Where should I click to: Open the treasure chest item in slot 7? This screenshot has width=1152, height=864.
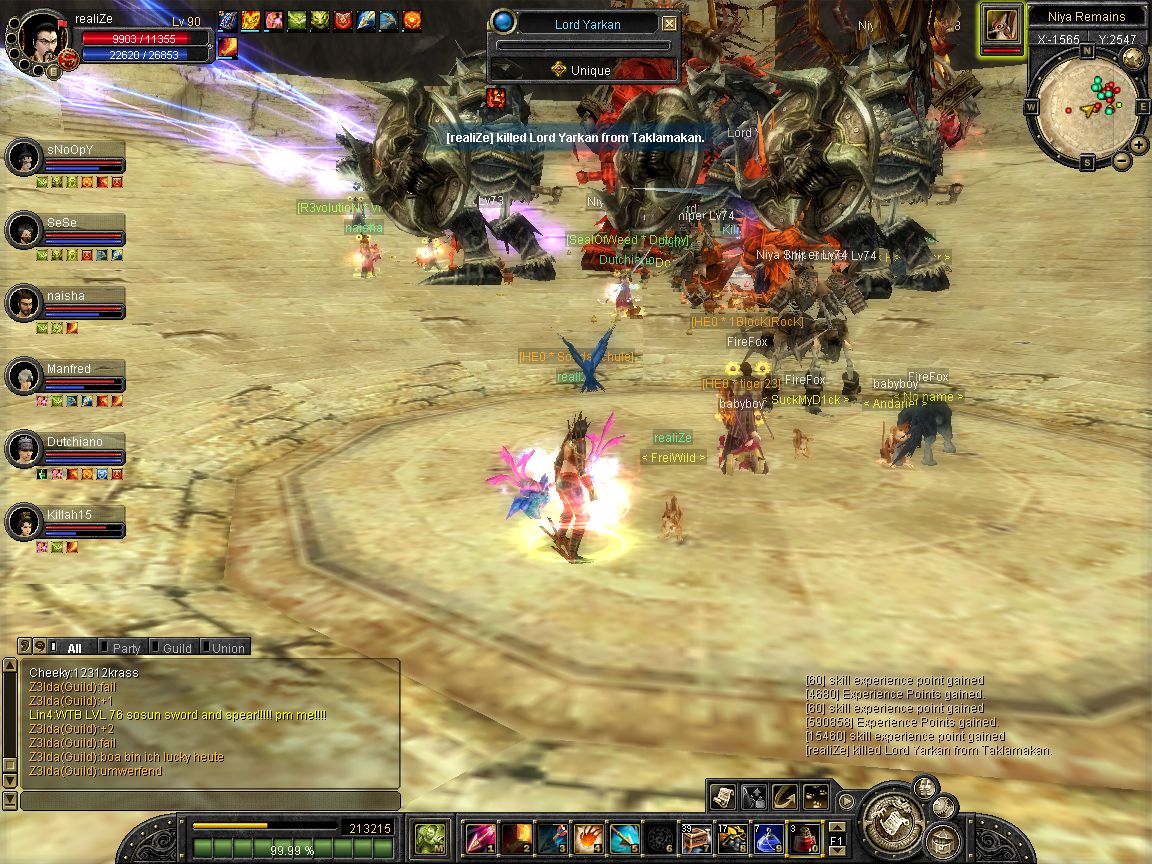696,838
